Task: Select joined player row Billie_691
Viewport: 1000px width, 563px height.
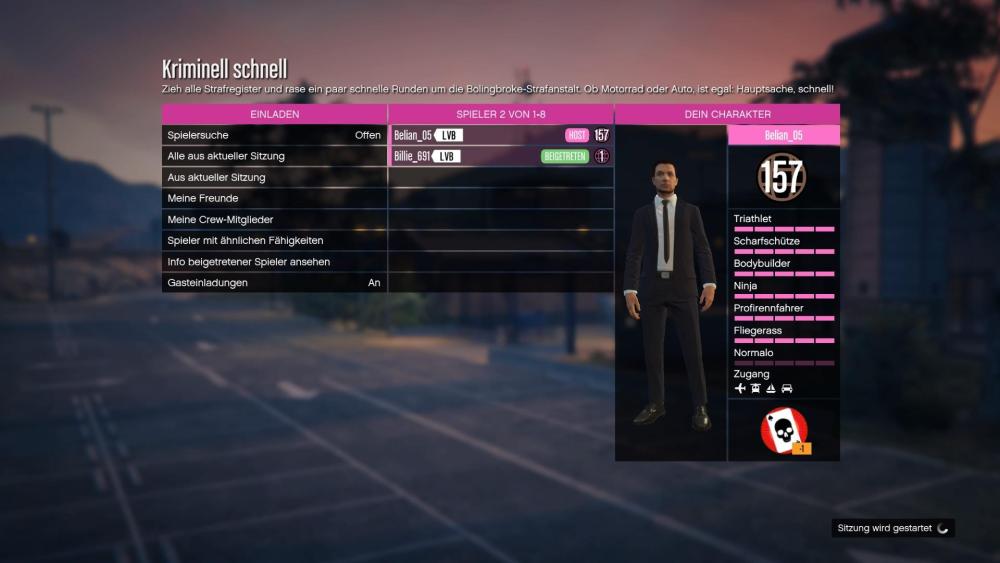Action: click(x=500, y=156)
